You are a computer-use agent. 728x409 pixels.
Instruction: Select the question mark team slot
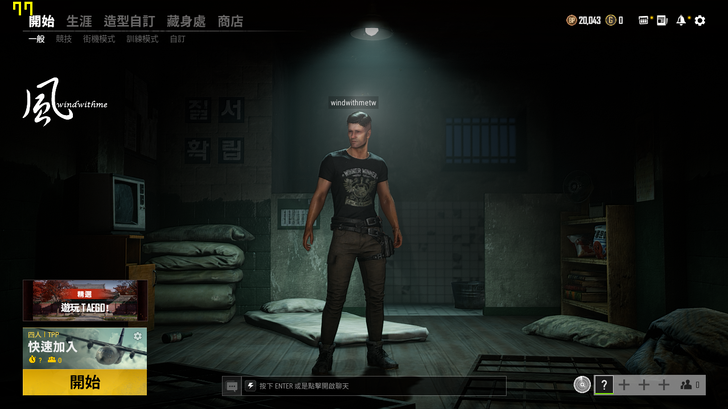click(604, 384)
